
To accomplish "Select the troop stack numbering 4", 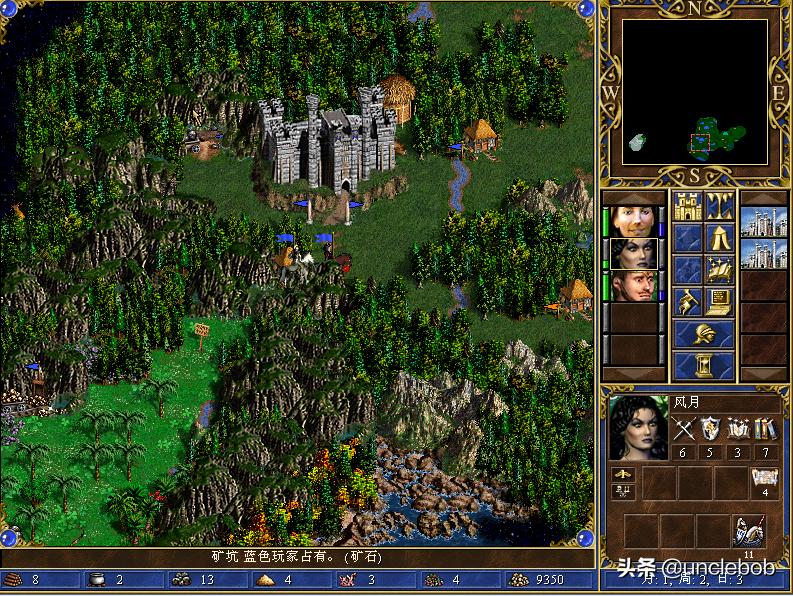I will coord(765,482).
